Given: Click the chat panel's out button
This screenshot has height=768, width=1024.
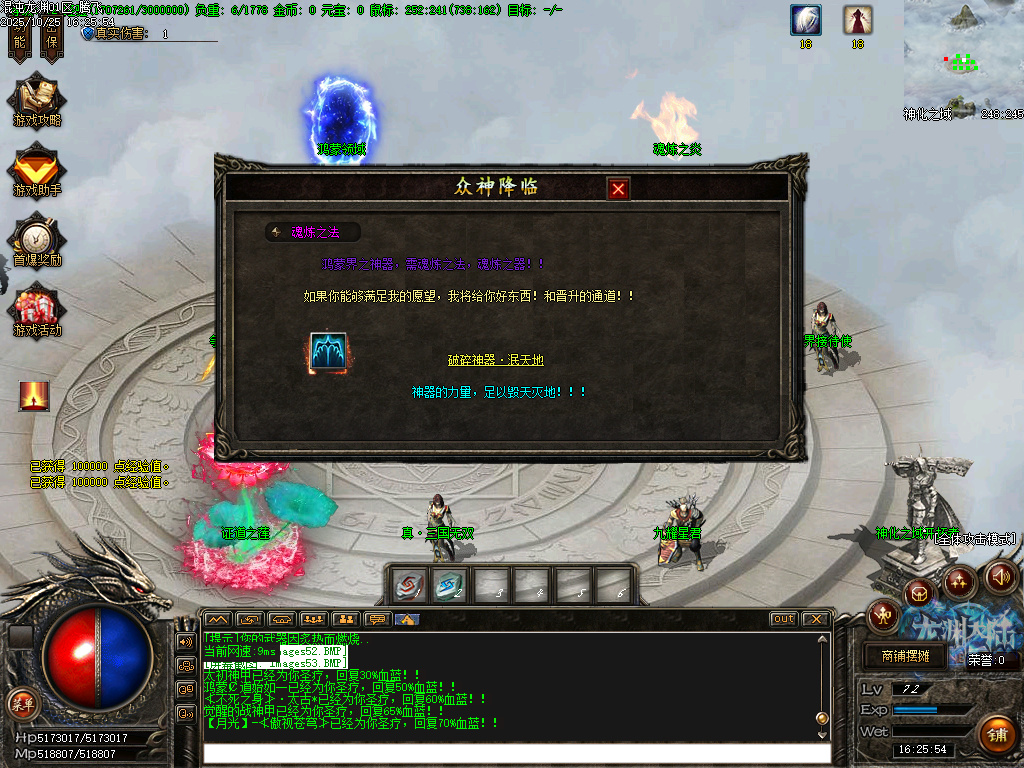Looking at the screenshot, I should pyautogui.click(x=784, y=619).
